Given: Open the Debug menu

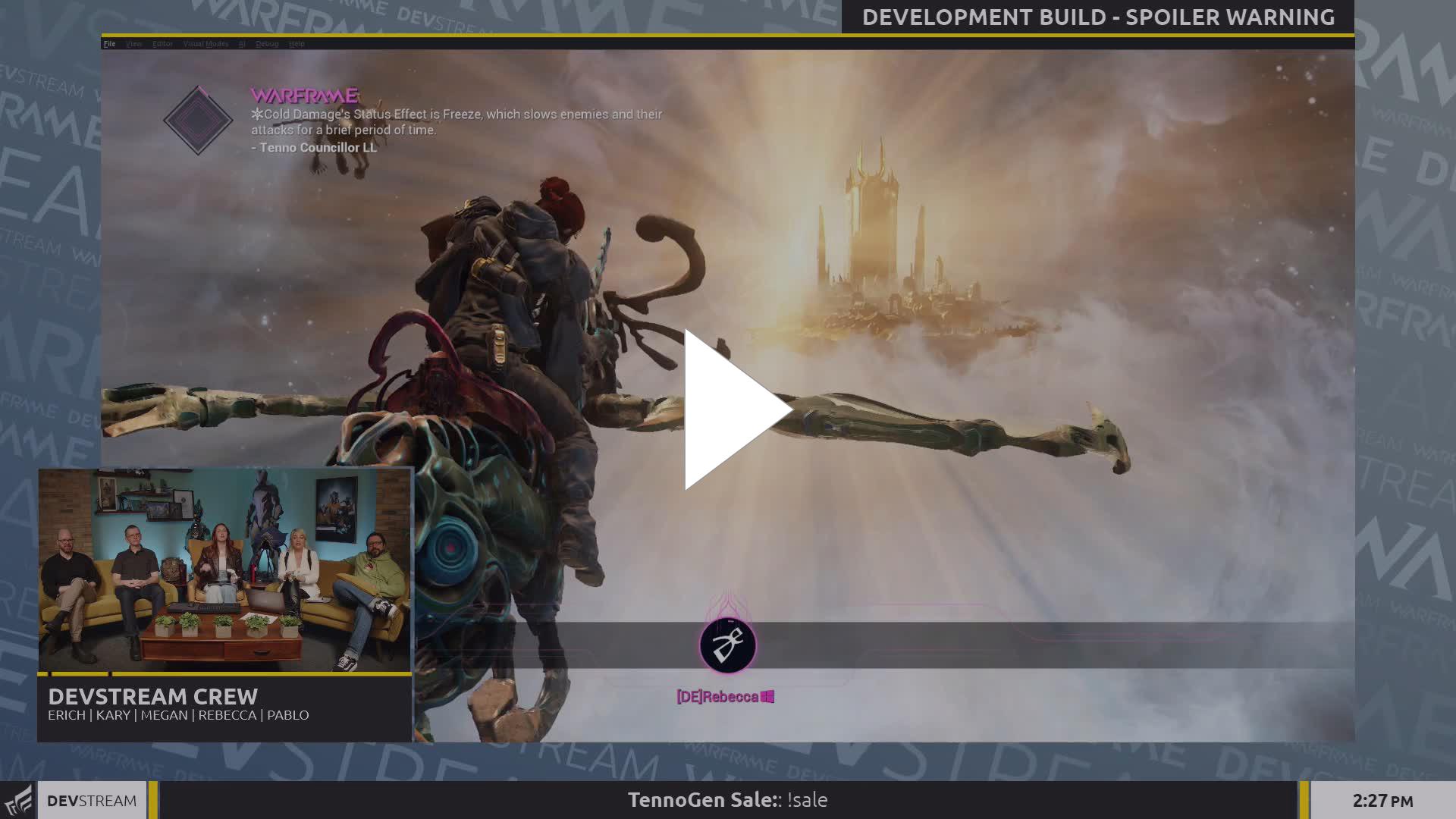Looking at the screenshot, I should pyautogui.click(x=267, y=44).
